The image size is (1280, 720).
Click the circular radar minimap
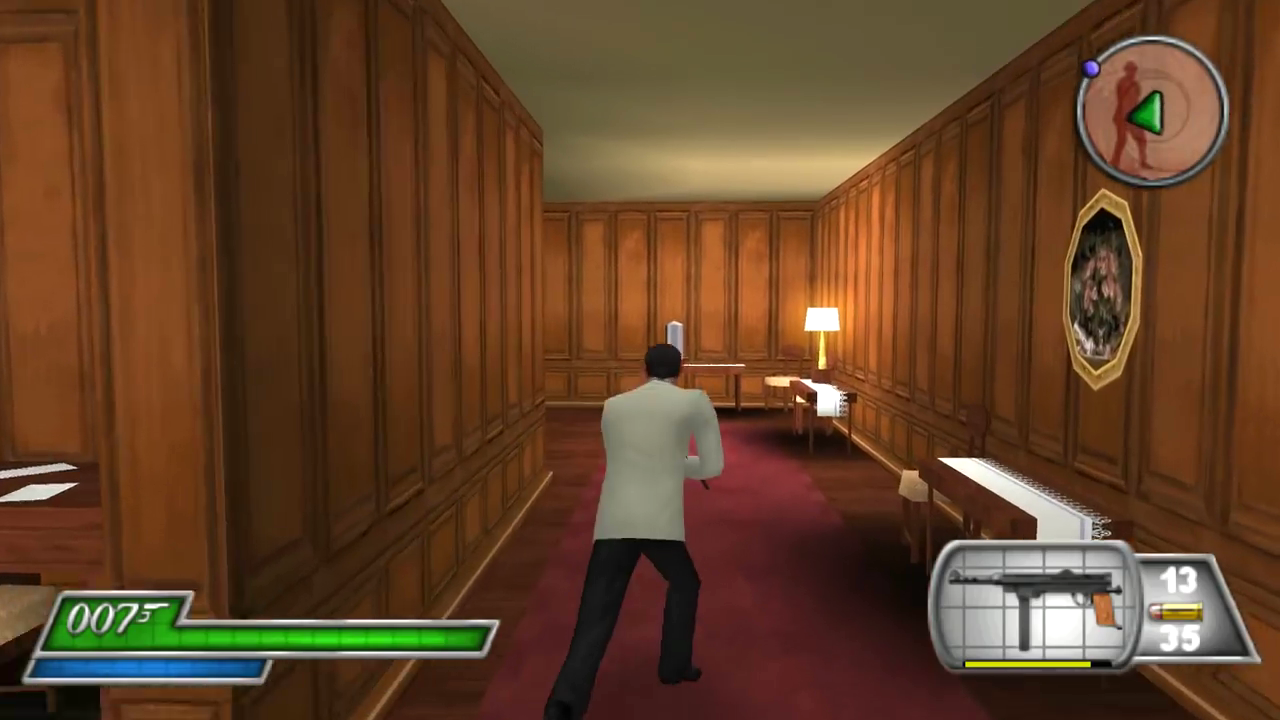[1152, 110]
